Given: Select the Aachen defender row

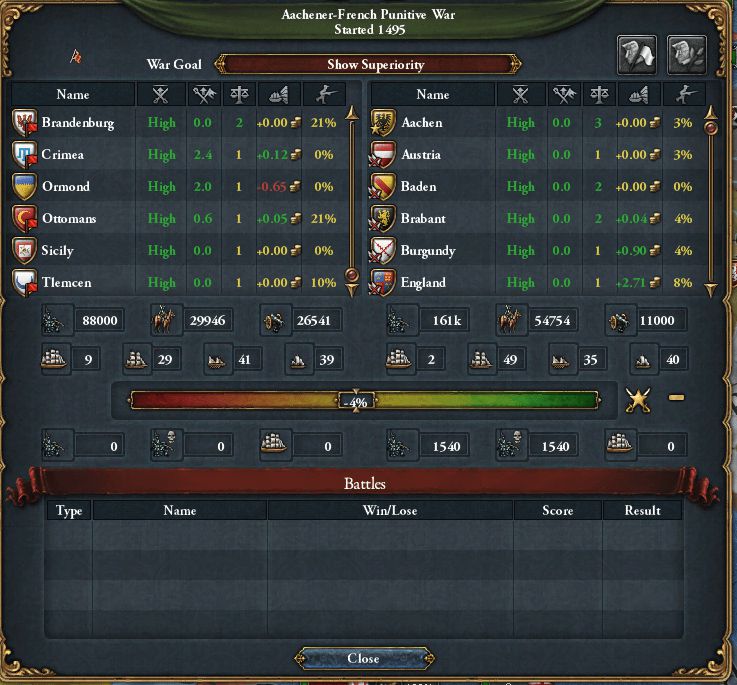Looking at the screenshot, I should click(421, 123).
